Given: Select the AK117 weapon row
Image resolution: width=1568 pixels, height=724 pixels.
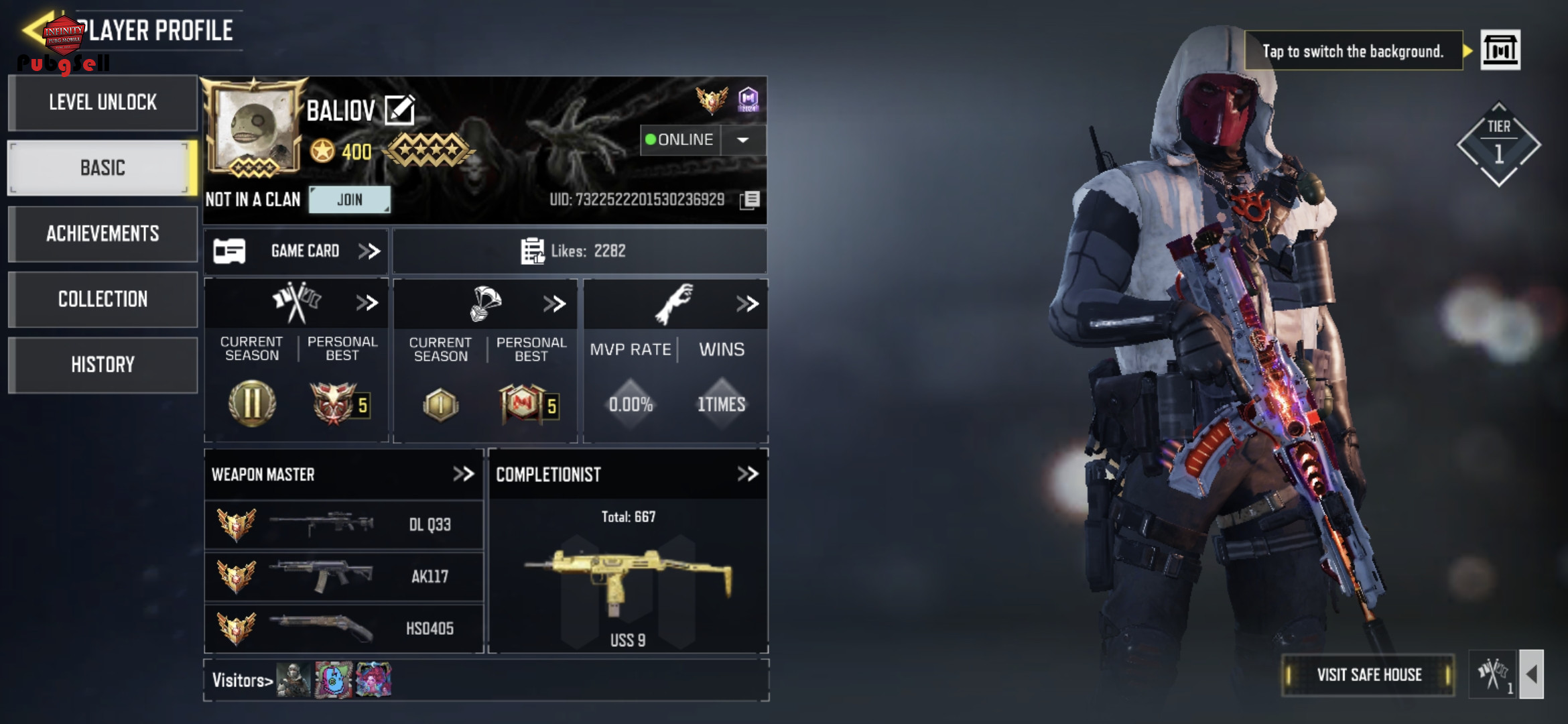Looking at the screenshot, I should 344,577.
